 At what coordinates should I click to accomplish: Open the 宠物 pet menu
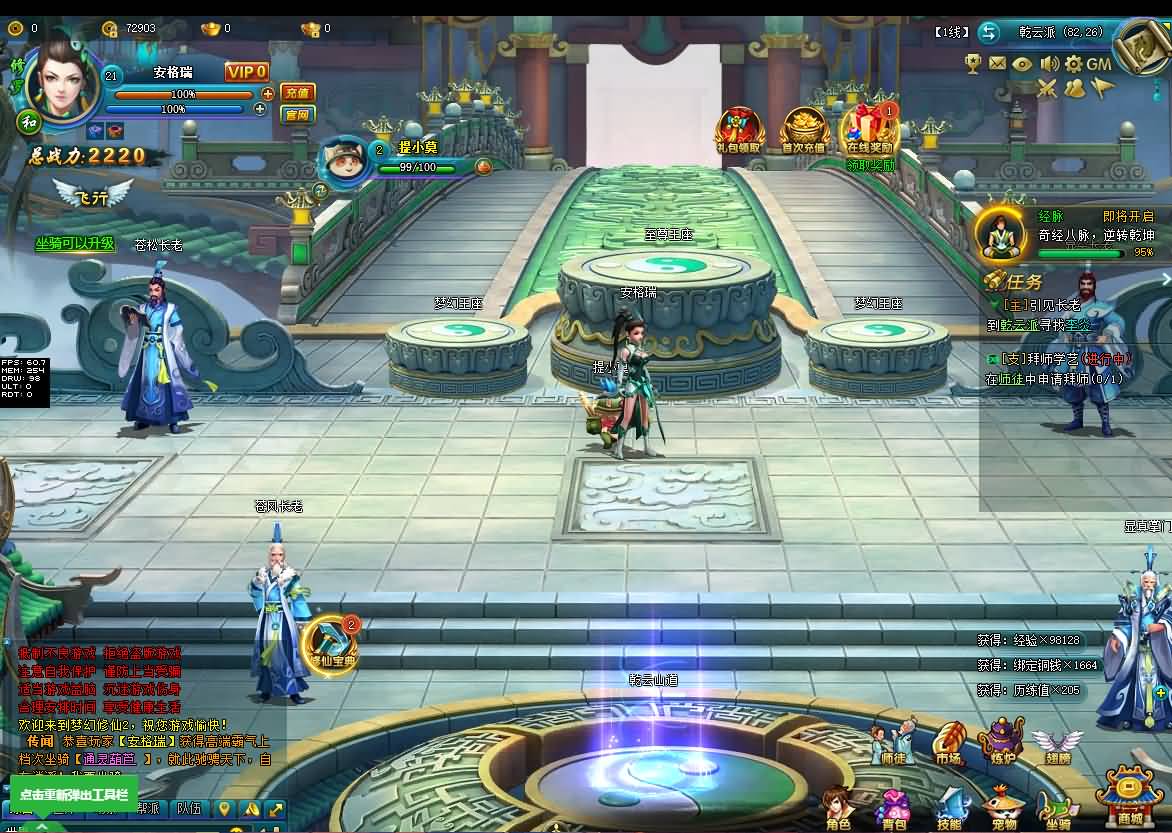point(1003,808)
